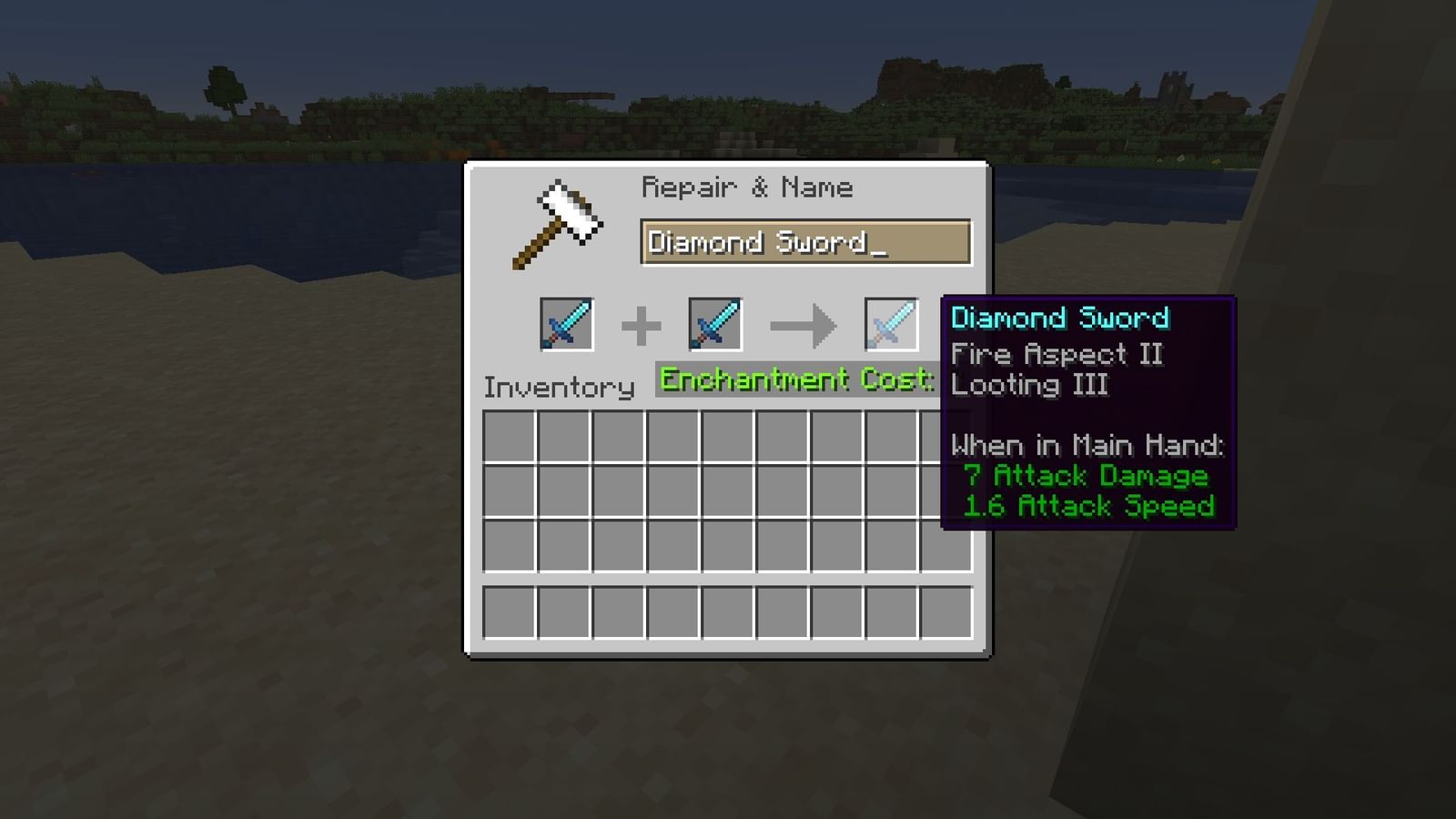Click the Enchantment Cost label

coord(794,379)
